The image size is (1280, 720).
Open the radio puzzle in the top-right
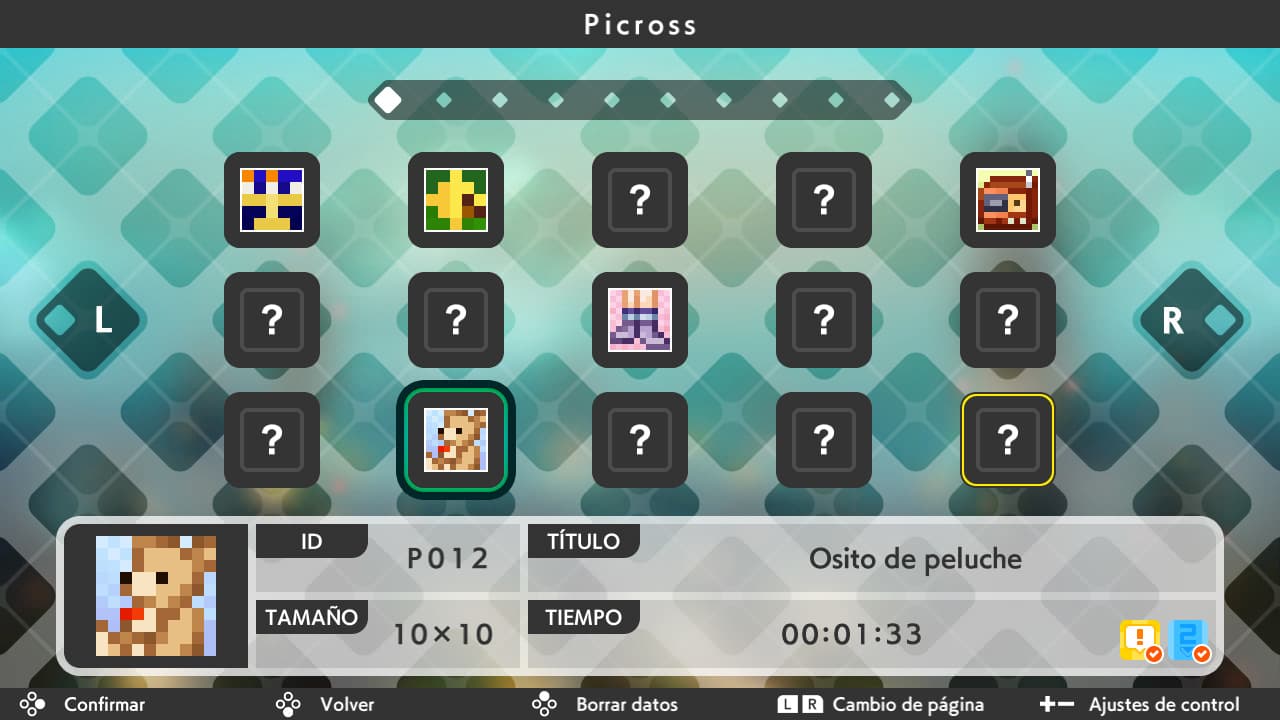(x=1007, y=200)
